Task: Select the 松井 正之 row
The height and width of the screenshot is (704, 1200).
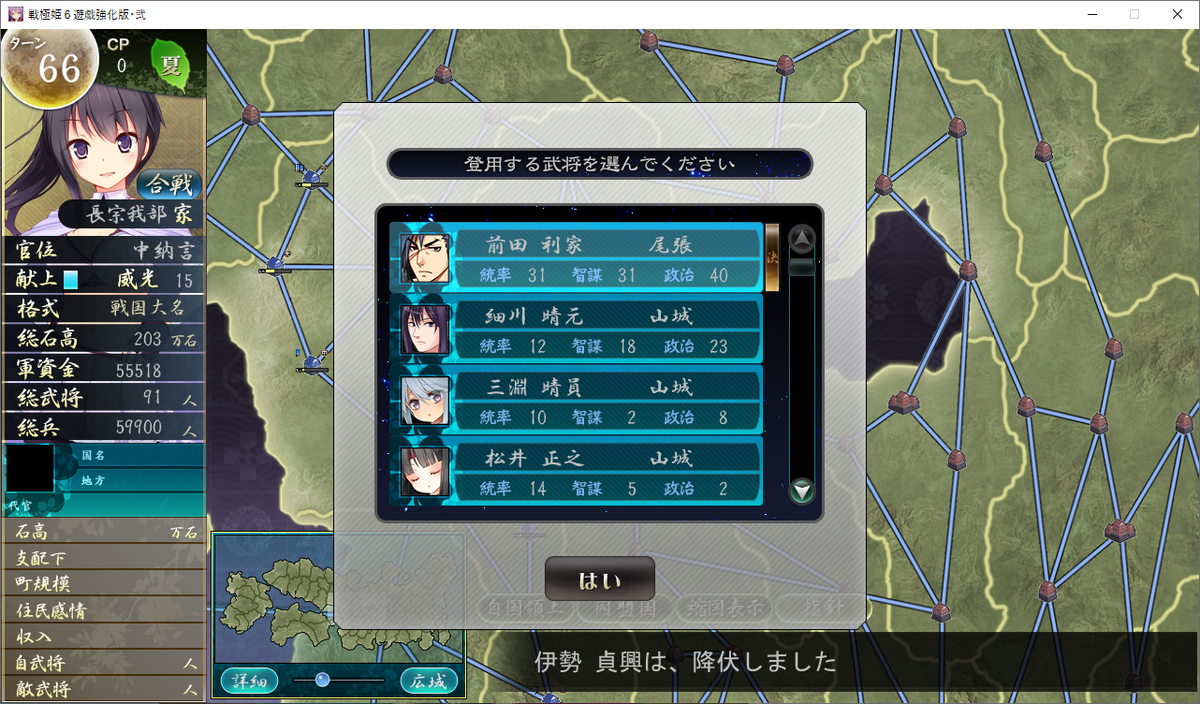Action: 576,472
